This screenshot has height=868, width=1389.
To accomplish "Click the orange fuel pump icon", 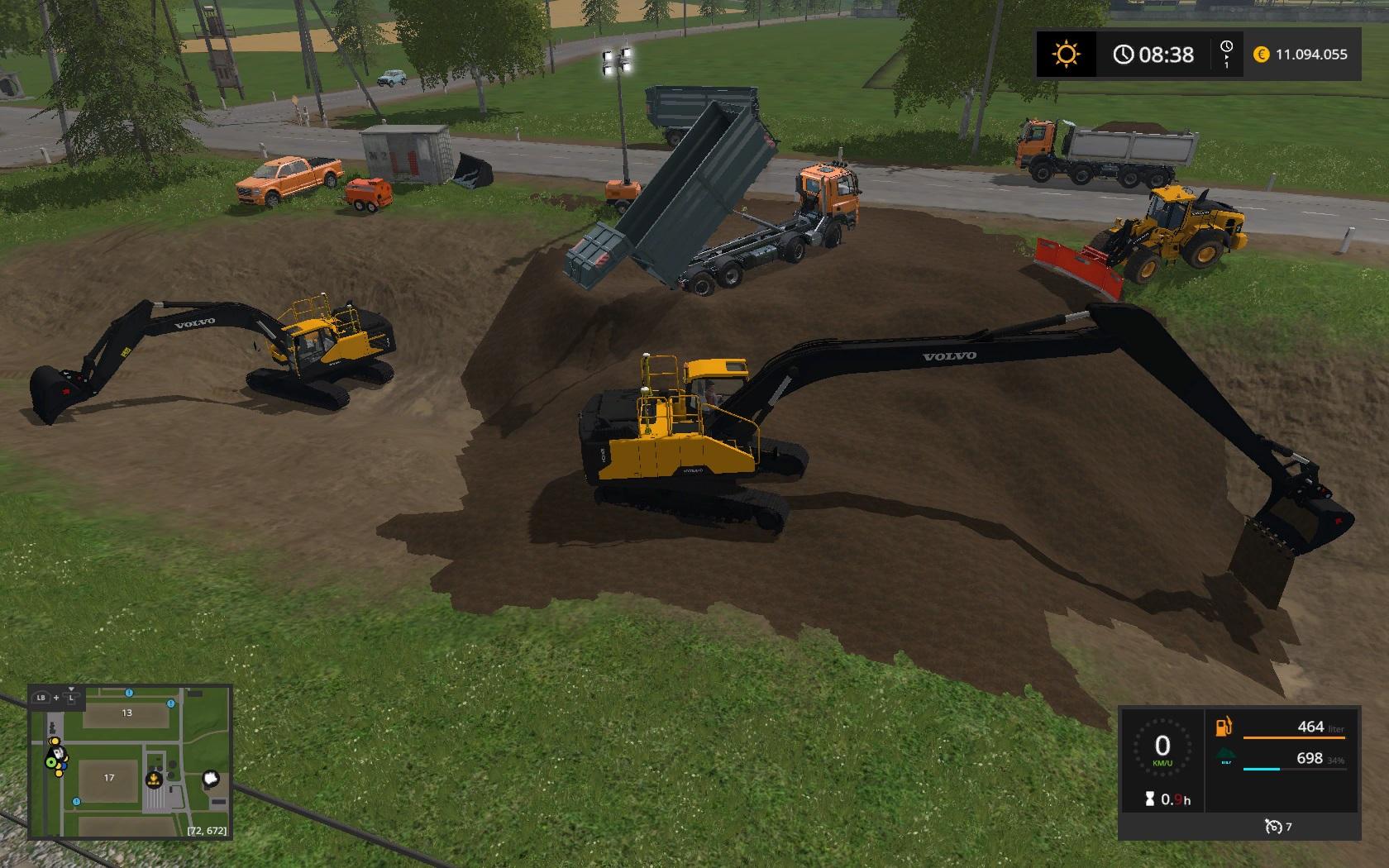I will (1223, 727).
